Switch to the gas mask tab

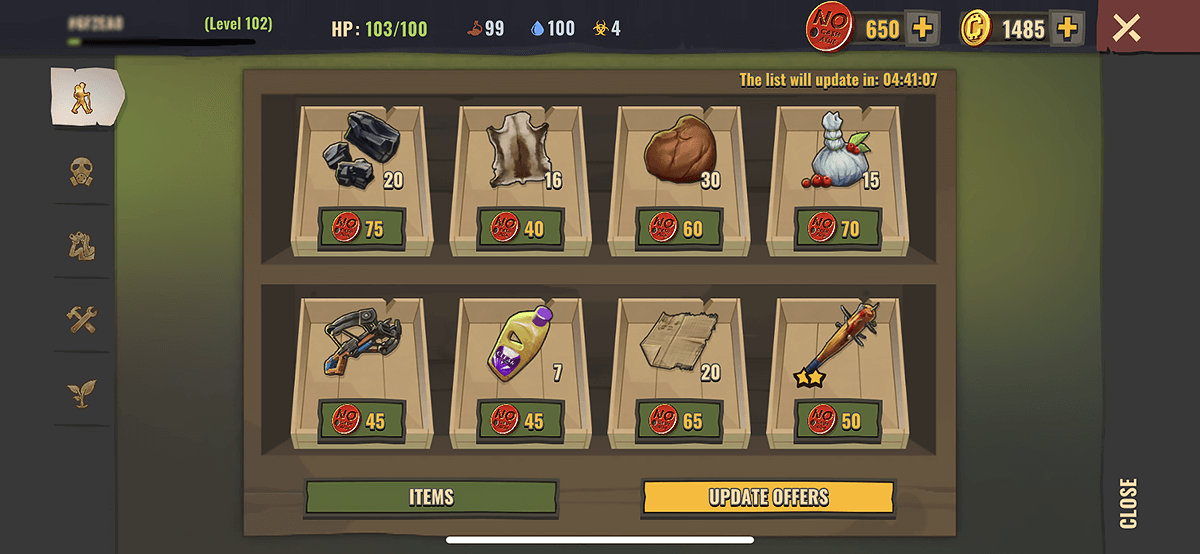pos(82,172)
